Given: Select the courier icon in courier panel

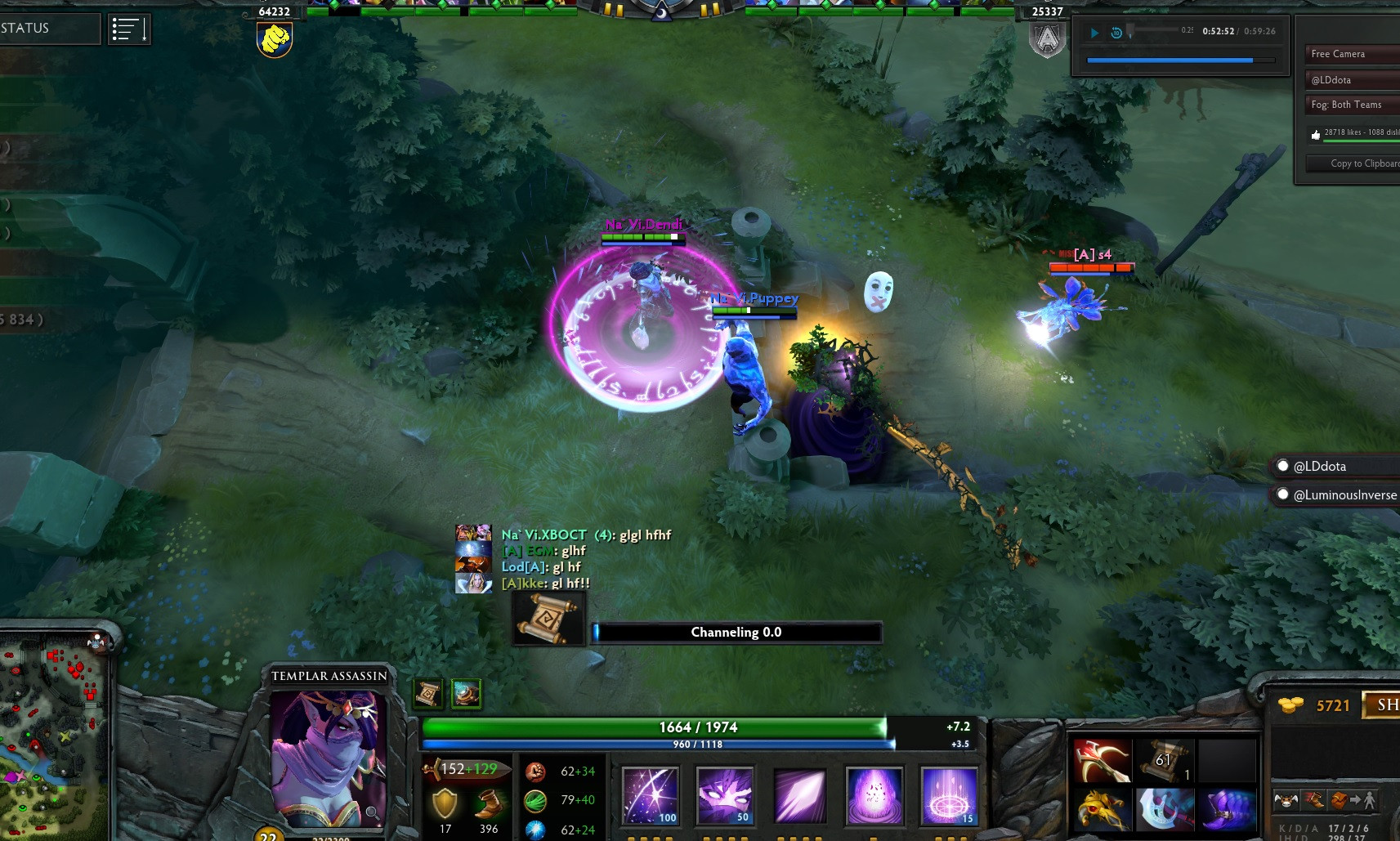Looking at the screenshot, I should (1286, 799).
